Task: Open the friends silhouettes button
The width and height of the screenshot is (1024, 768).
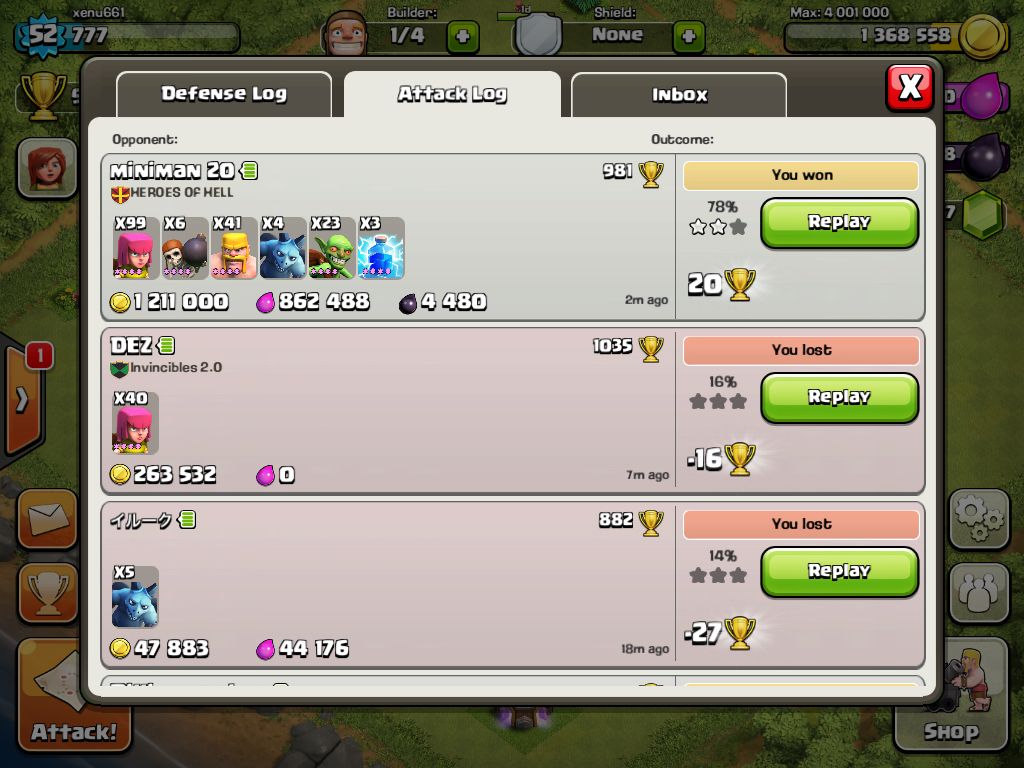Action: [978, 592]
